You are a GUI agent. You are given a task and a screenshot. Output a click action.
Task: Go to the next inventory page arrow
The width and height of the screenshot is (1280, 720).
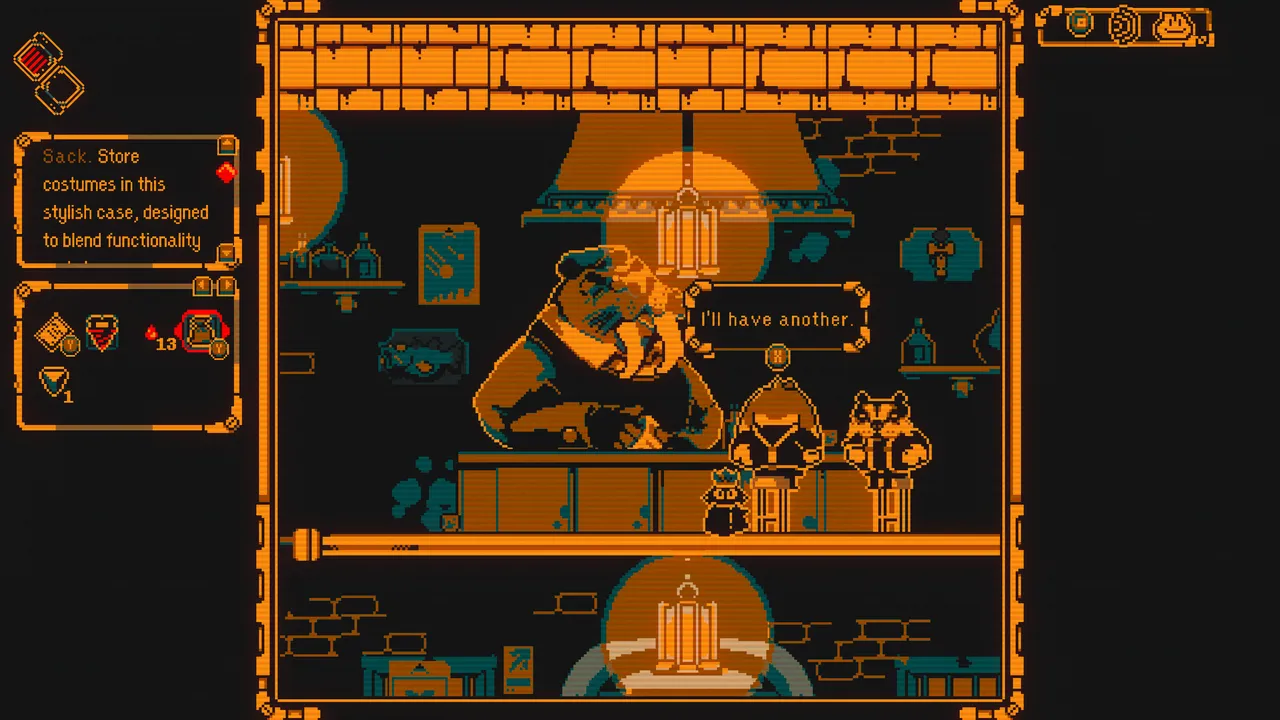(226, 286)
